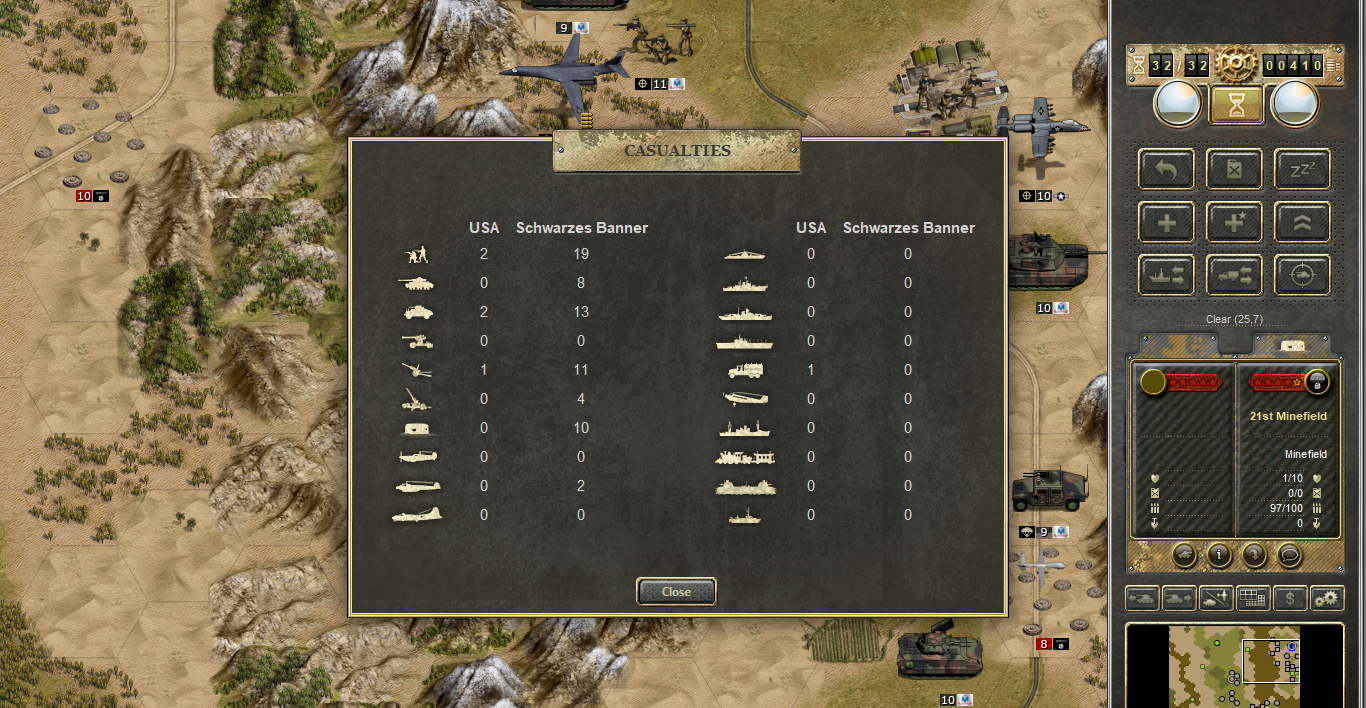Click the plain plus replacements button
This screenshot has height=708, width=1366.
[x=1167, y=222]
